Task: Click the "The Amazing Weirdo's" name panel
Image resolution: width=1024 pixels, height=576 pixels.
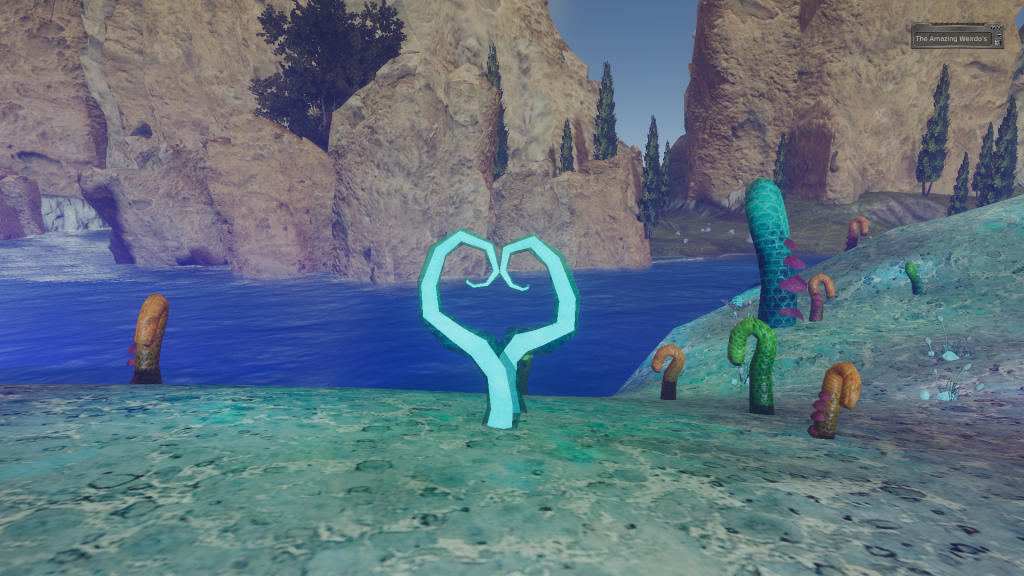Action: point(952,39)
